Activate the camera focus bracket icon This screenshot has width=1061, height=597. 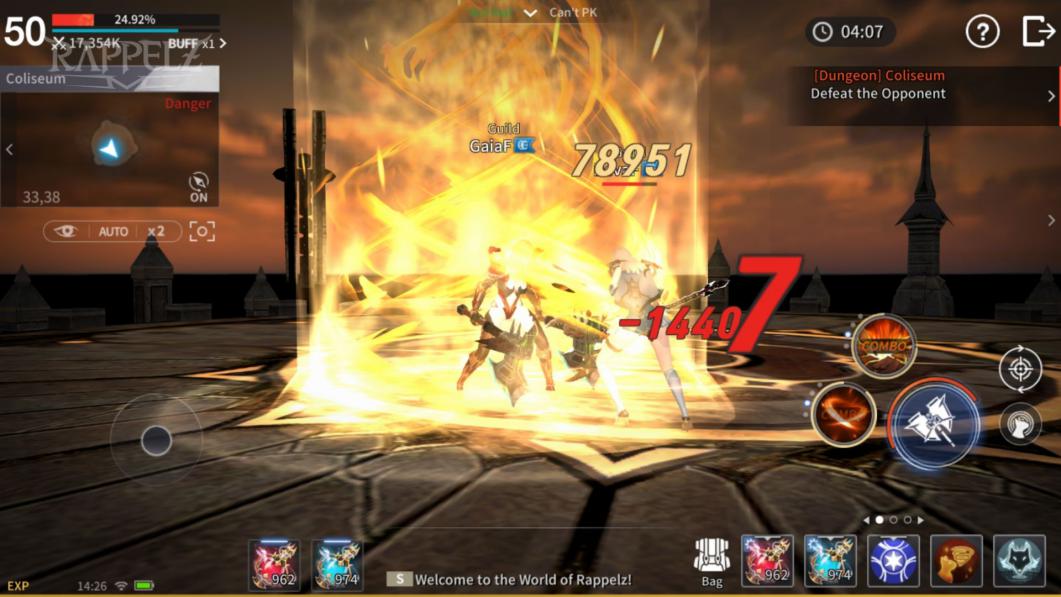[202, 231]
